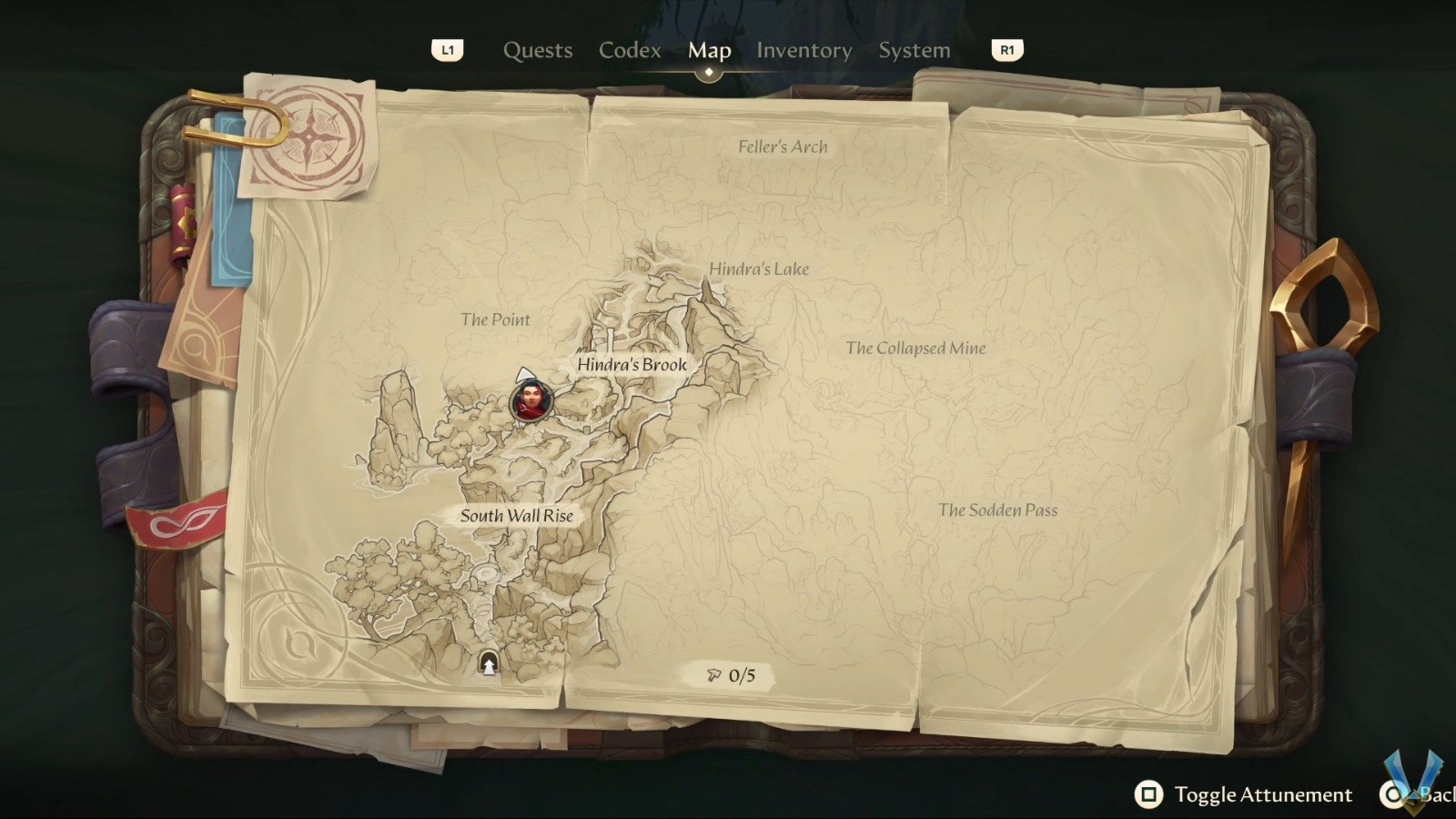Open the Codex tab
The image size is (1456, 819).
coord(630,51)
